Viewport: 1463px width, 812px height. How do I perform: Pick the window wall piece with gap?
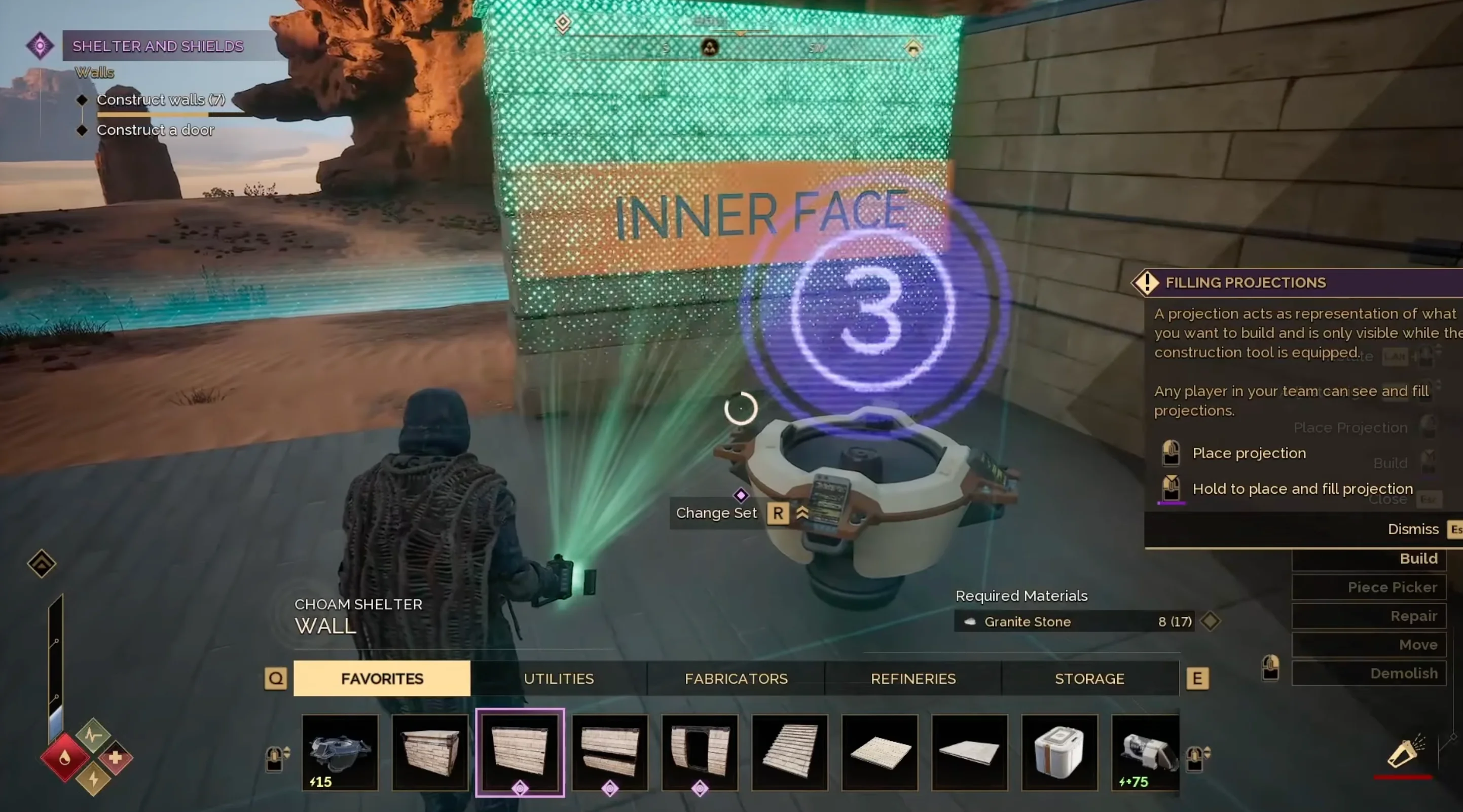[610, 752]
